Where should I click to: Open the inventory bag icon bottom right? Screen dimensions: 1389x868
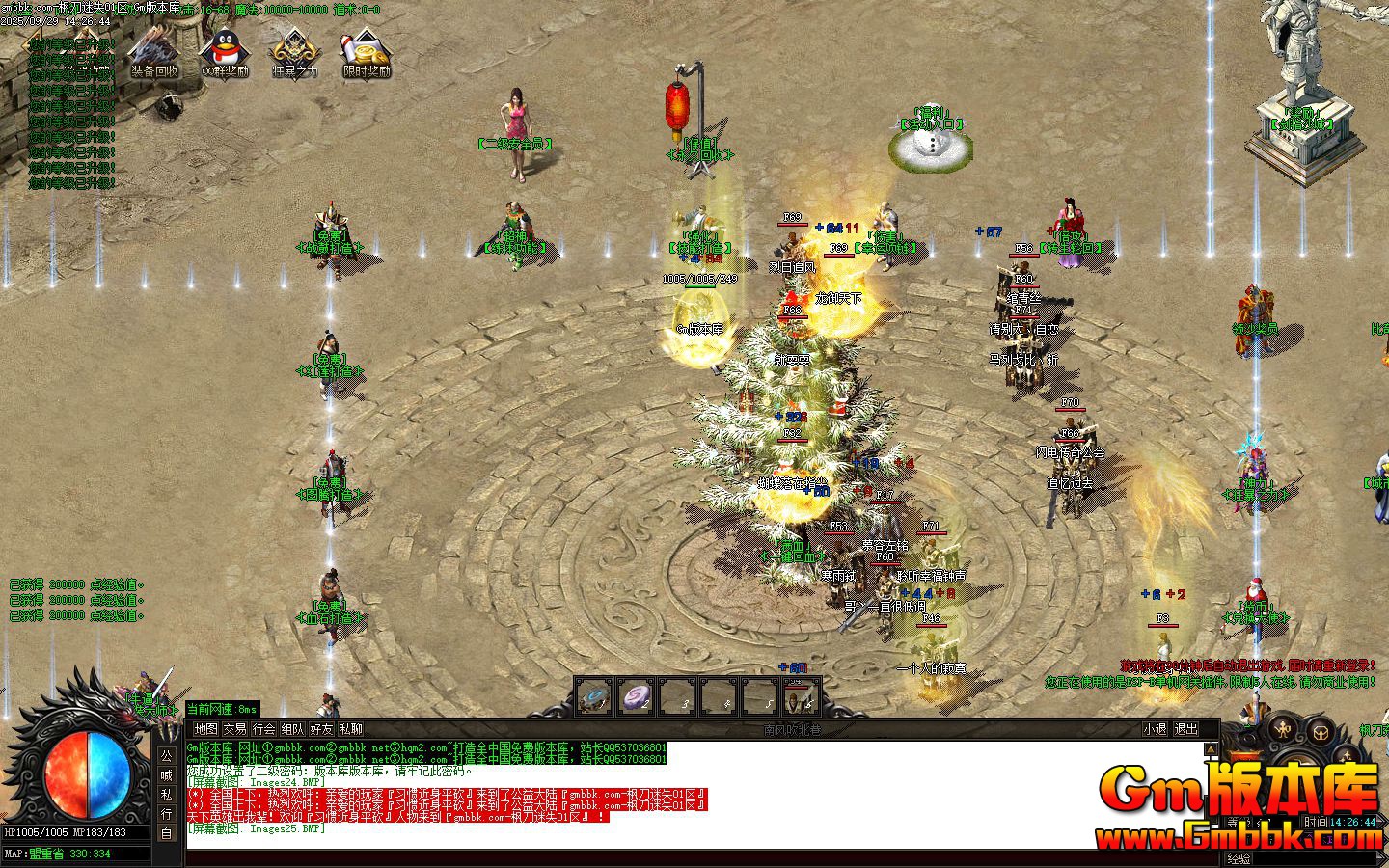tap(1321, 733)
